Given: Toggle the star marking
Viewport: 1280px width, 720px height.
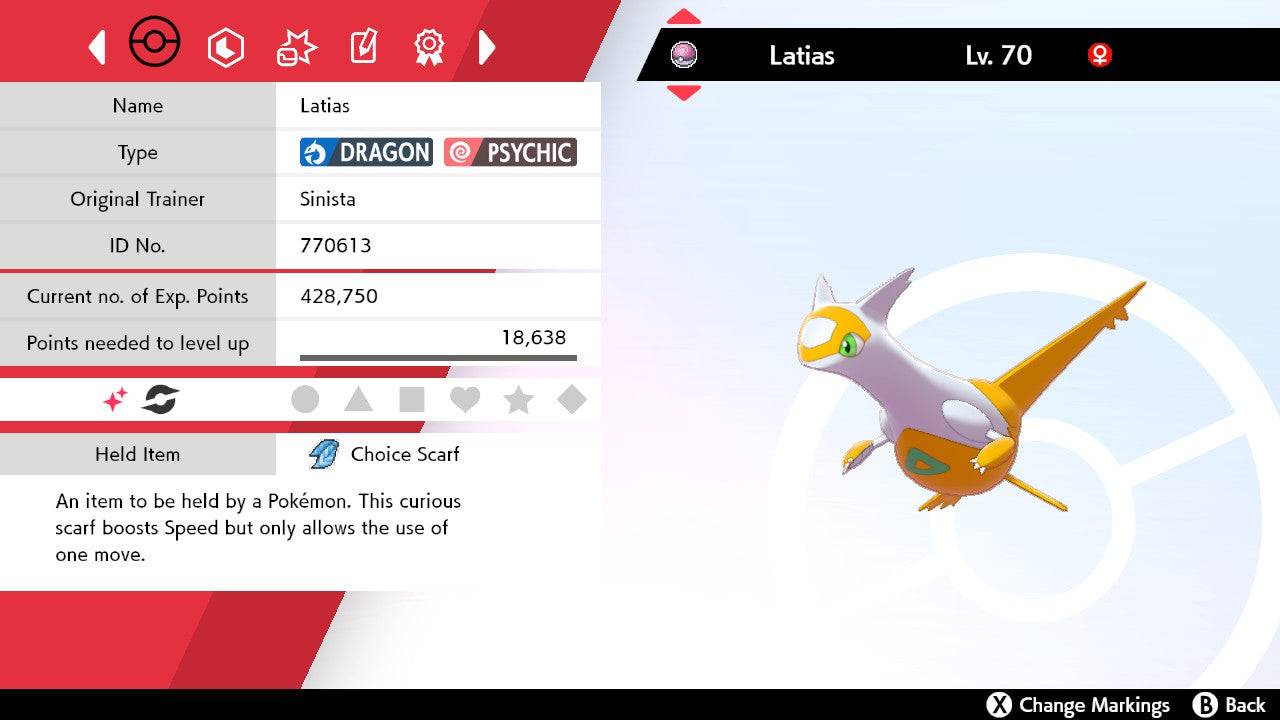Looking at the screenshot, I should [518, 400].
